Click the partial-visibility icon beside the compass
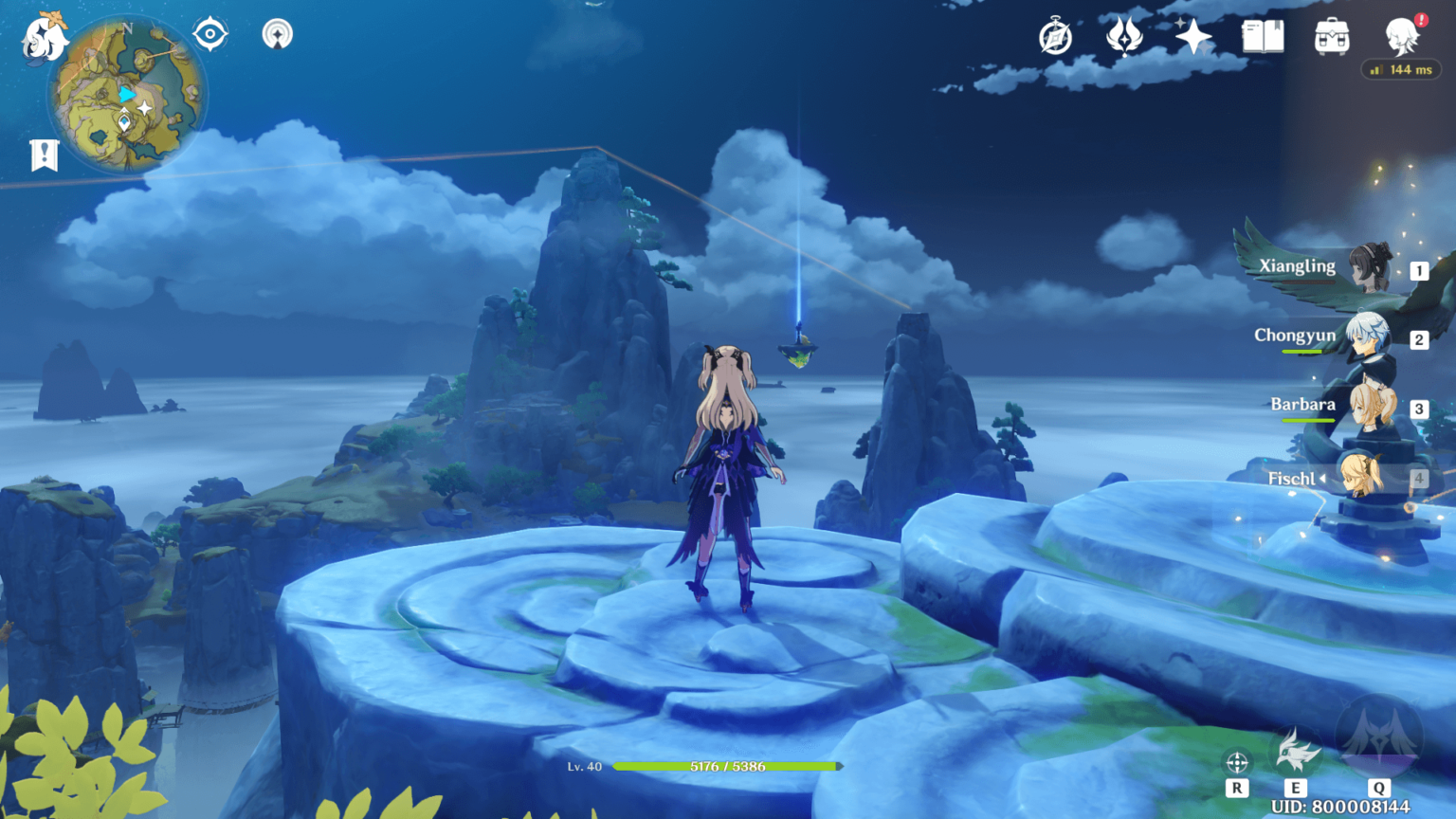Viewport: 1456px width, 819px height. click(277, 32)
